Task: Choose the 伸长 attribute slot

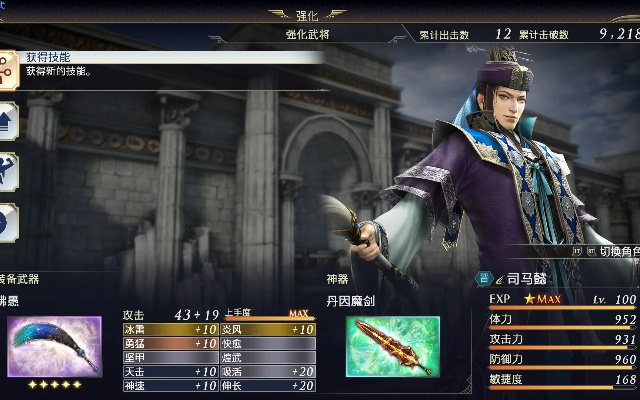Action: point(268,385)
